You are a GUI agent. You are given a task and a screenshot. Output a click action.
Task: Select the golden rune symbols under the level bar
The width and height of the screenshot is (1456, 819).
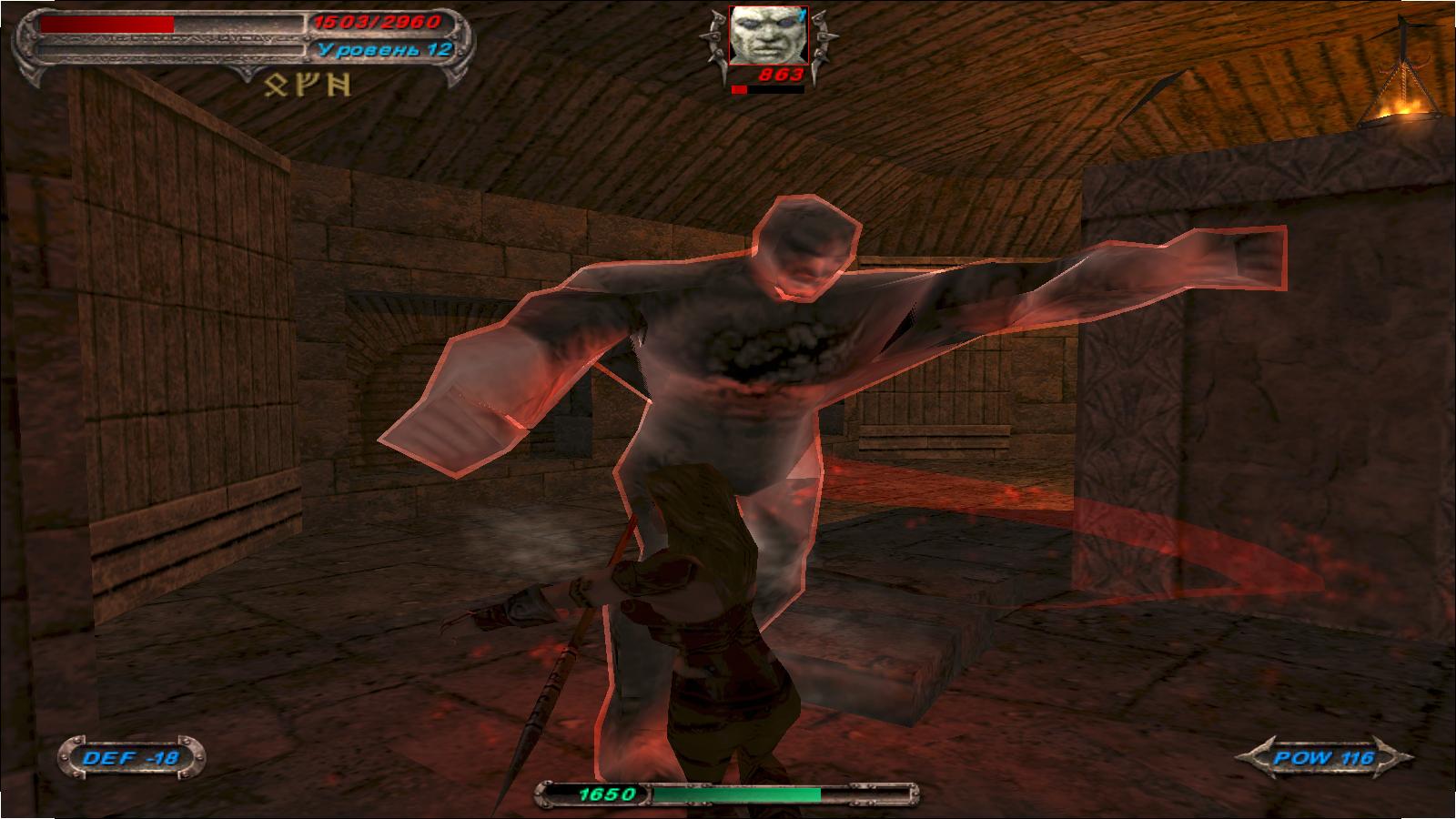pos(306,86)
